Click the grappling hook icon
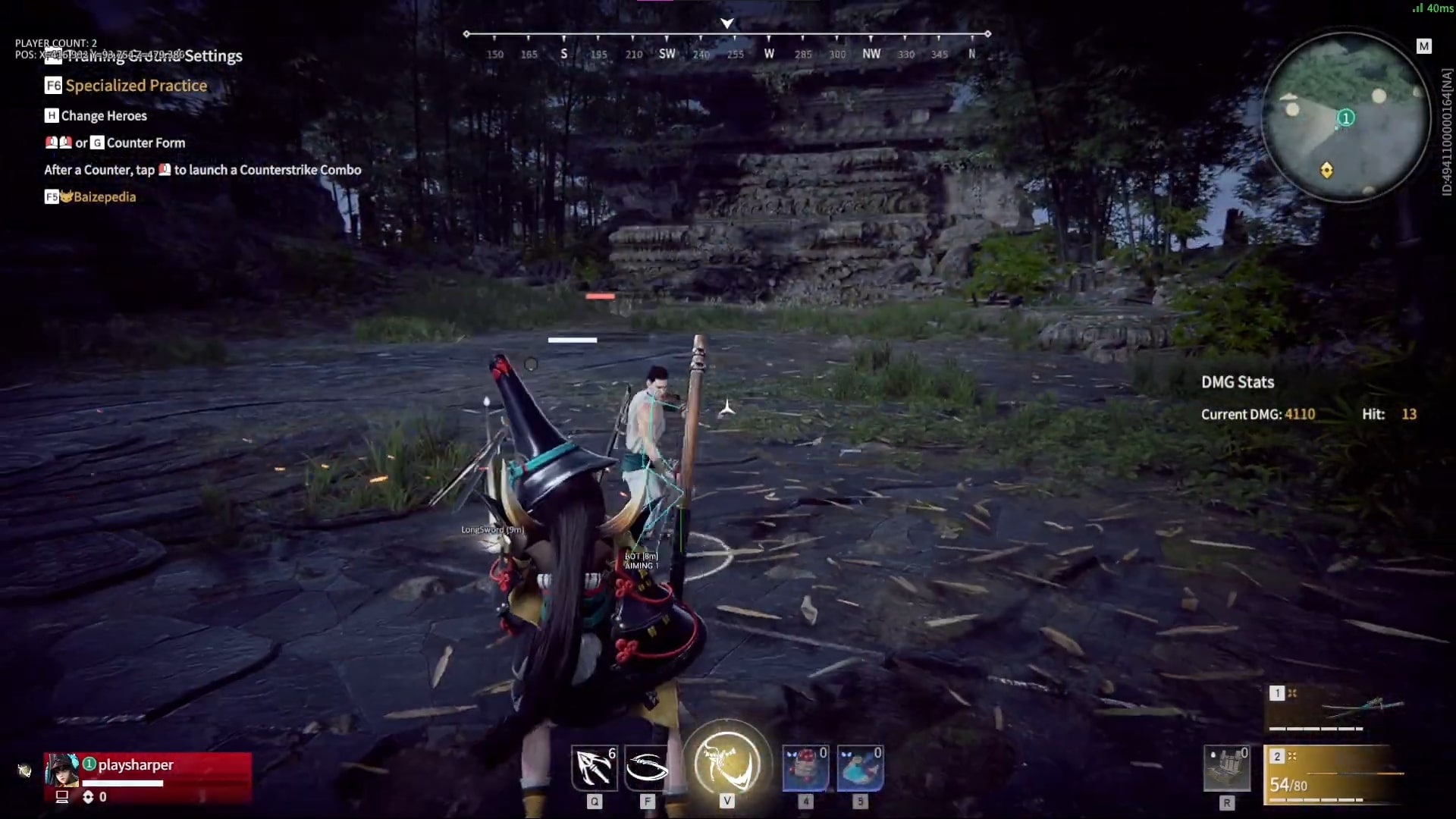 [x=594, y=768]
